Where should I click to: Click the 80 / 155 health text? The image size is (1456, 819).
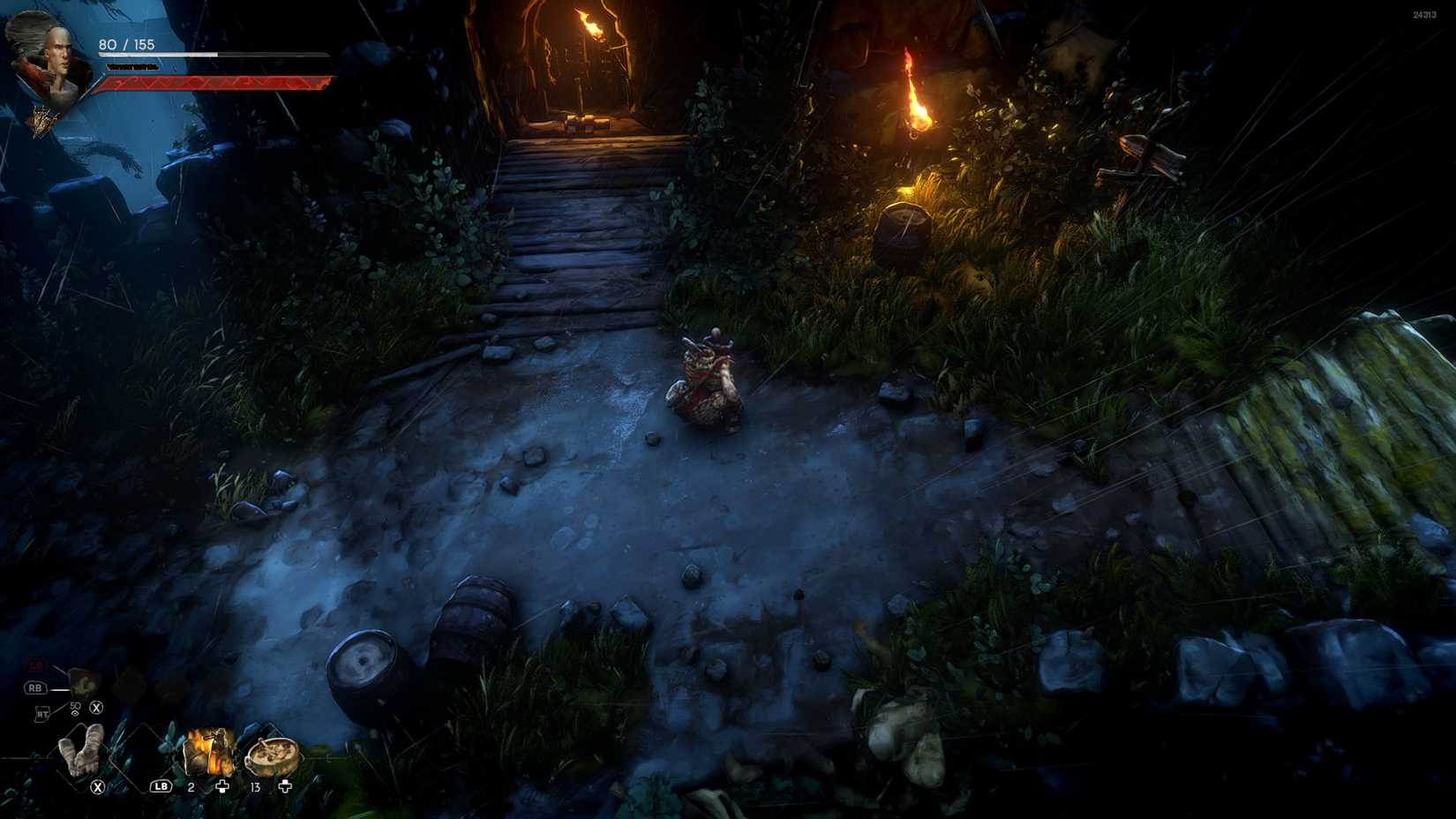click(x=126, y=45)
